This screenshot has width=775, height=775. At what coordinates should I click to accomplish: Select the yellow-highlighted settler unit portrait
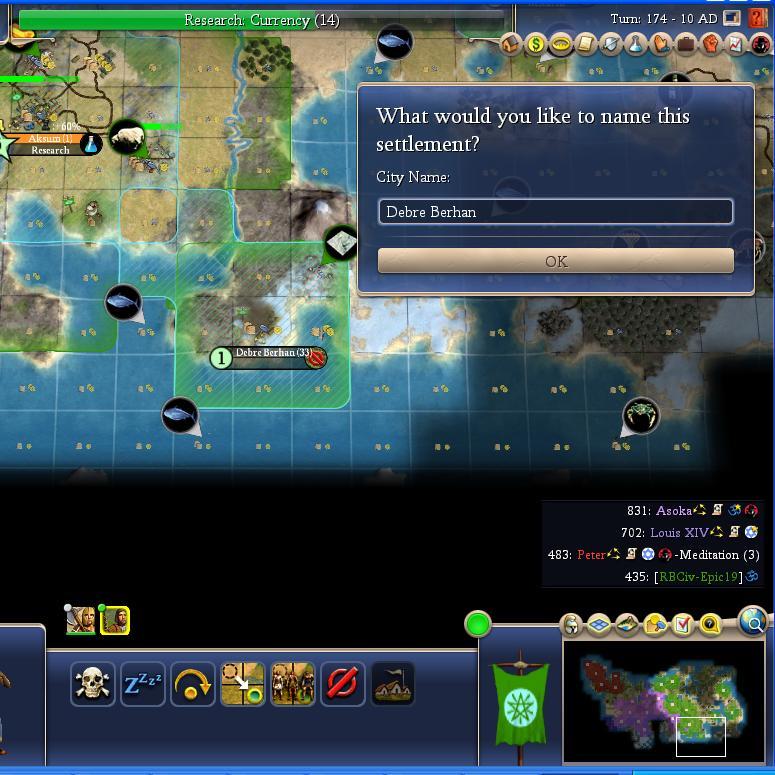(x=115, y=620)
